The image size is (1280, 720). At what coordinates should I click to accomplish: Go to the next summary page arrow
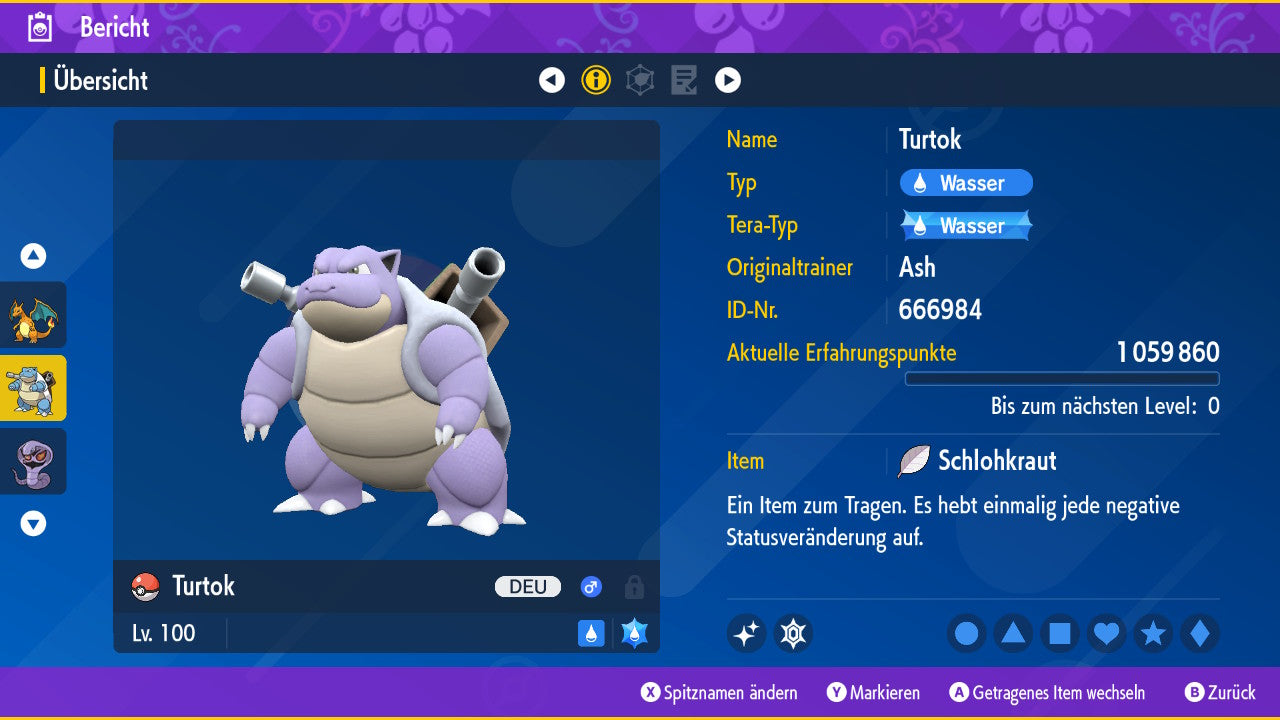click(728, 80)
